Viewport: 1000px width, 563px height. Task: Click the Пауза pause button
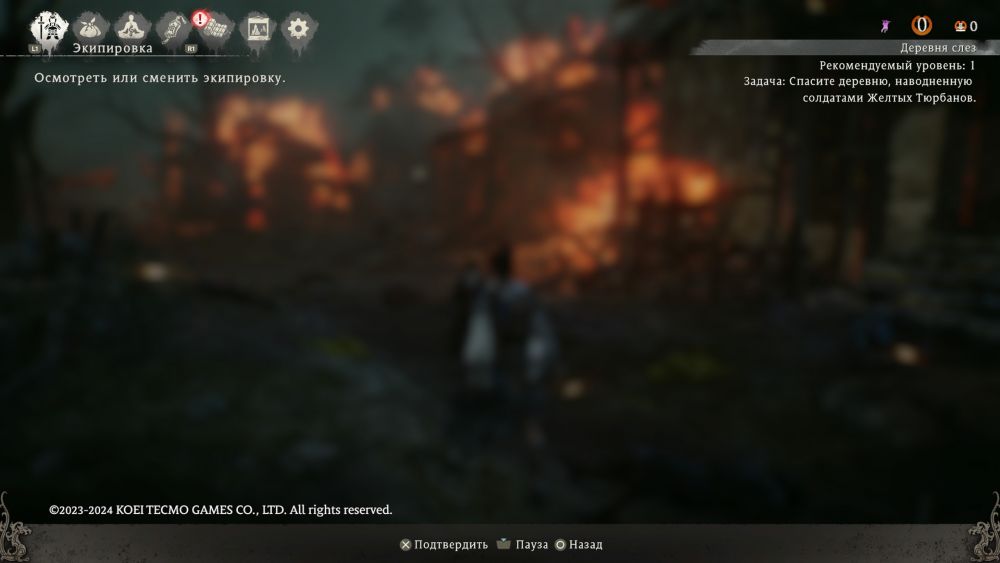click(x=522, y=545)
